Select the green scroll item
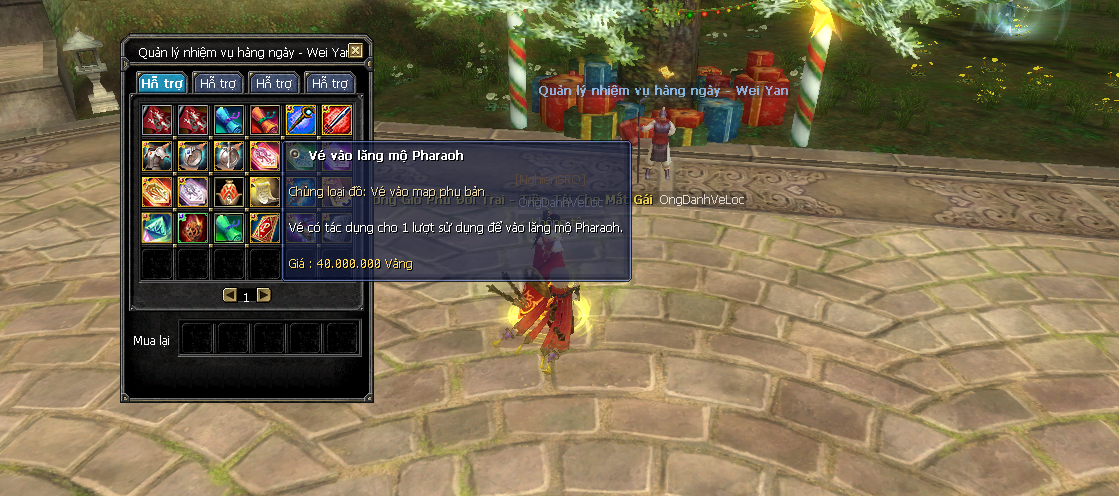 click(x=229, y=227)
